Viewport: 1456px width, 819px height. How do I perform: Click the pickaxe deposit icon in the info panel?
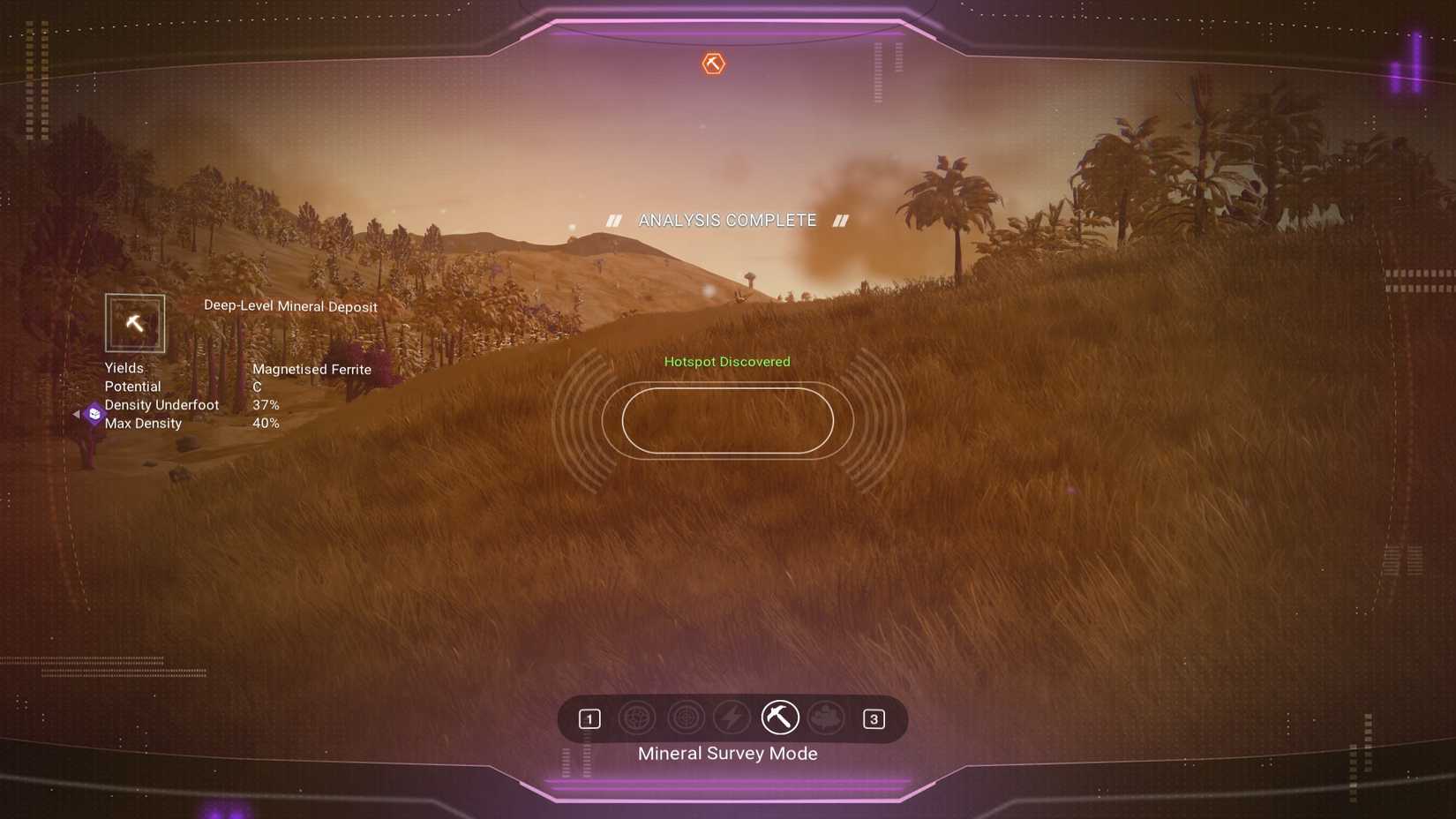coord(134,324)
